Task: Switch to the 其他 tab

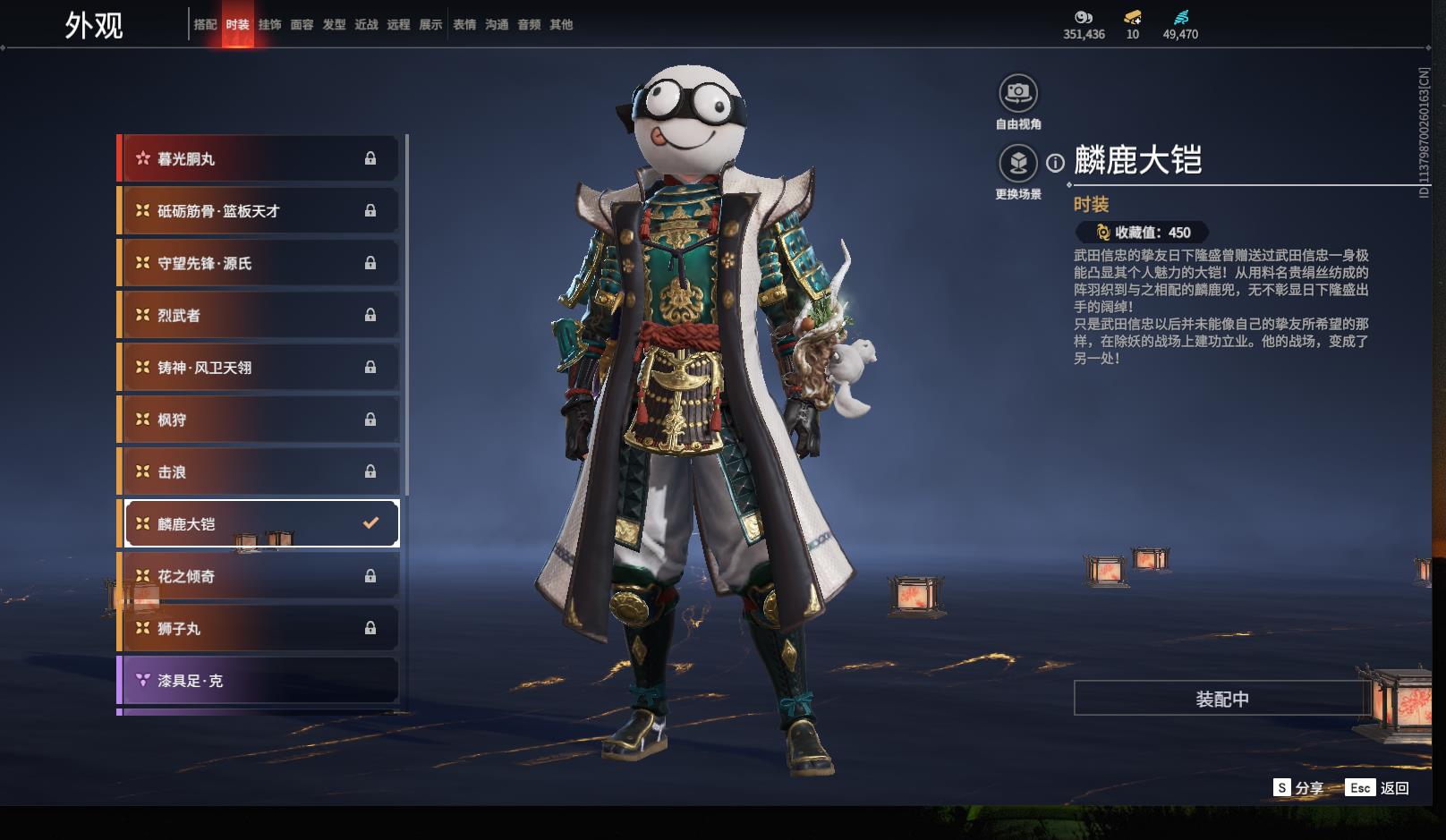Action: tap(561, 25)
